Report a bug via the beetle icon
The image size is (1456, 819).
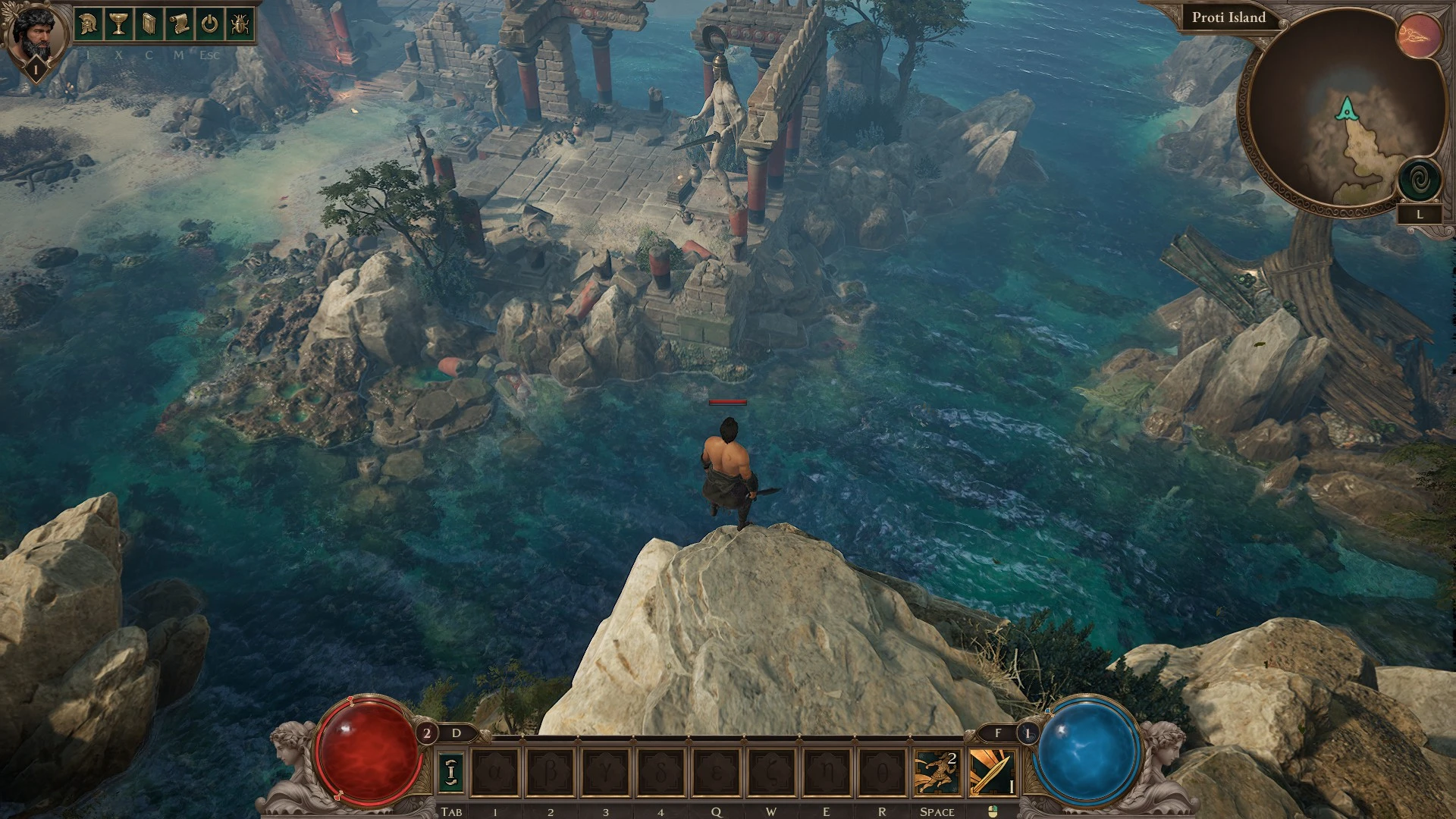tap(240, 25)
